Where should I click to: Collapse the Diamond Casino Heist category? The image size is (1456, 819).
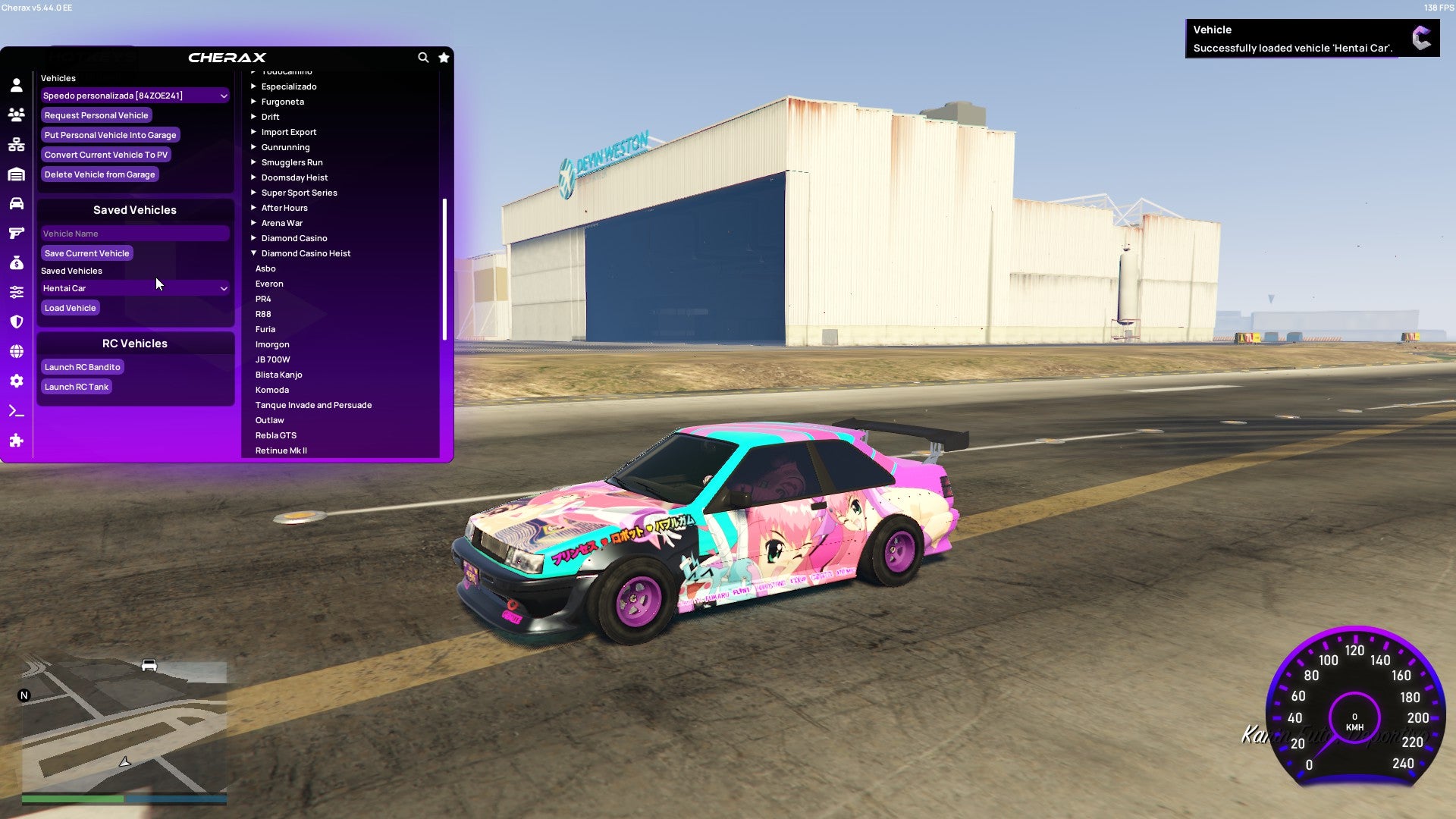pos(306,253)
